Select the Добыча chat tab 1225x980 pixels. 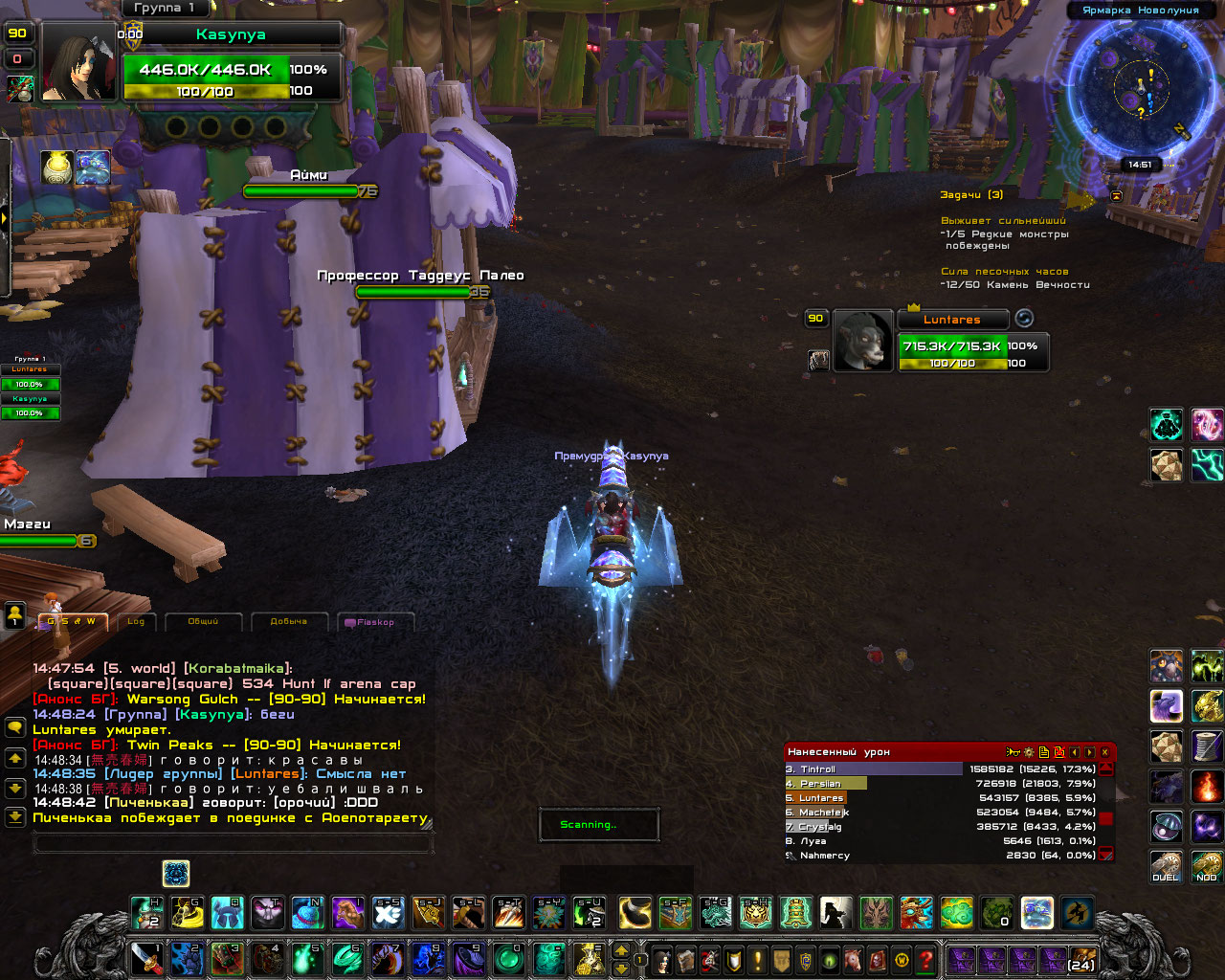pos(288,622)
